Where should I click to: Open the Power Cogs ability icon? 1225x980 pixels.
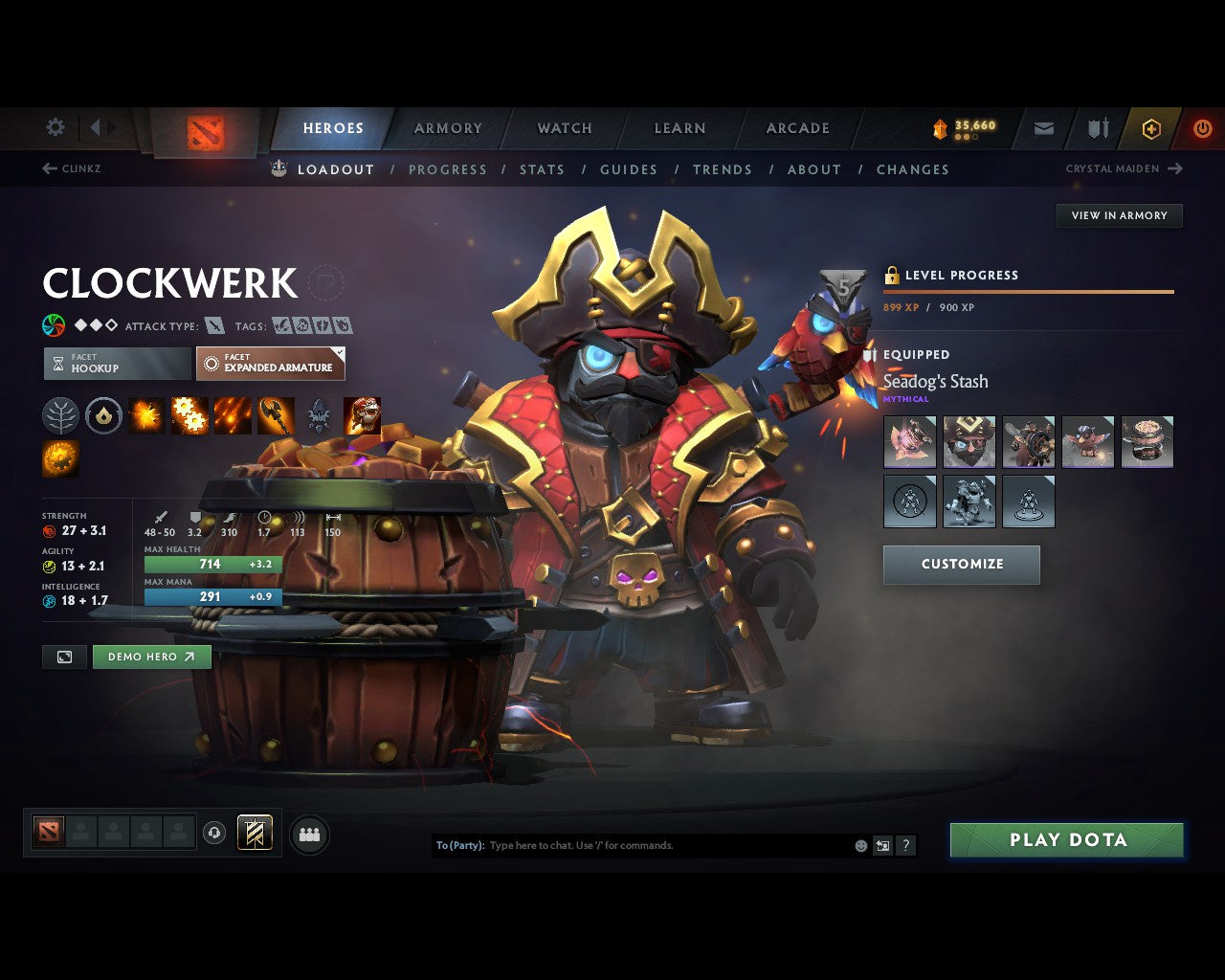(189, 415)
